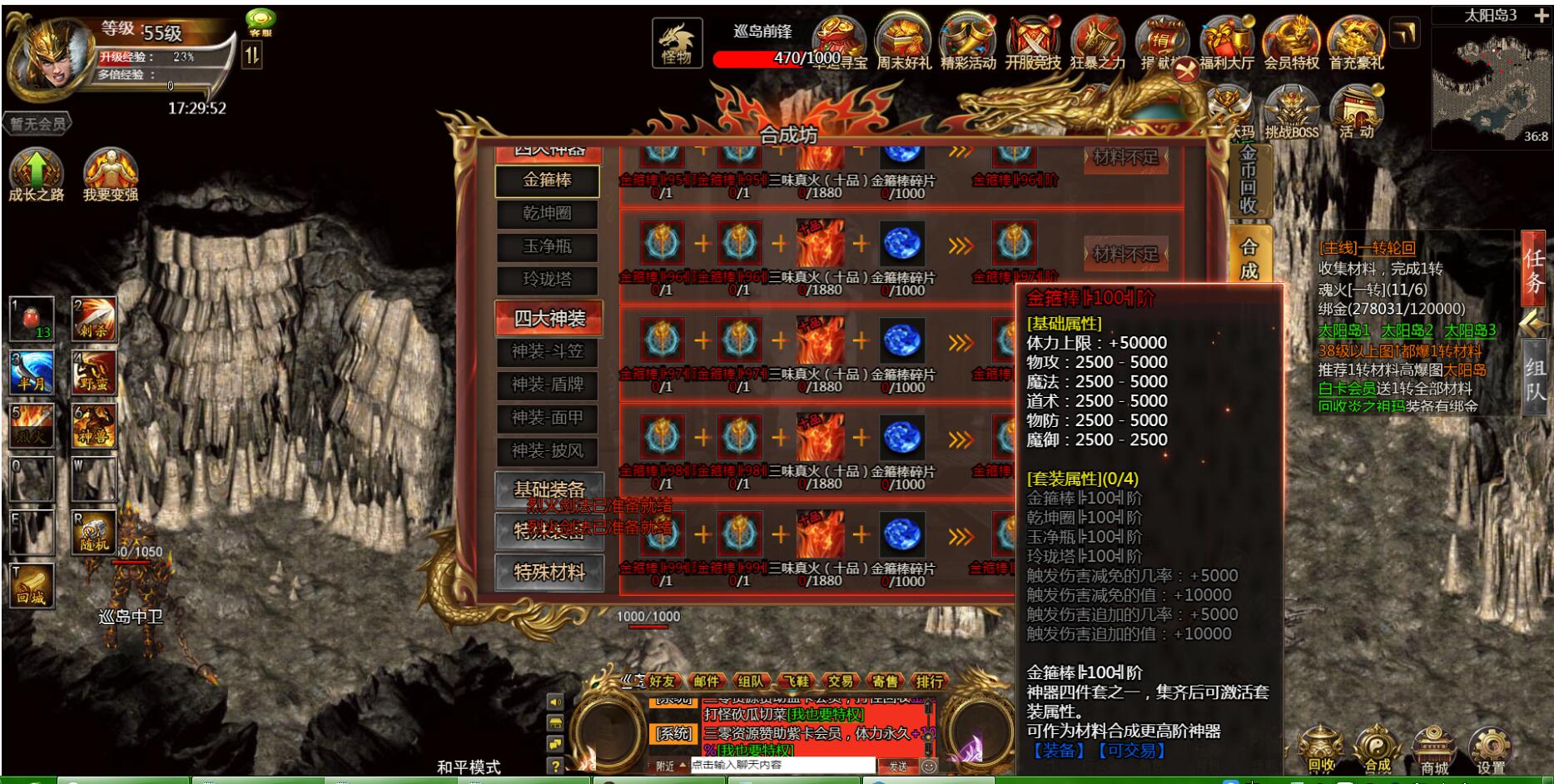1554x784 pixels.
Task: Click the 我要变强 icon
Action: [x=110, y=175]
